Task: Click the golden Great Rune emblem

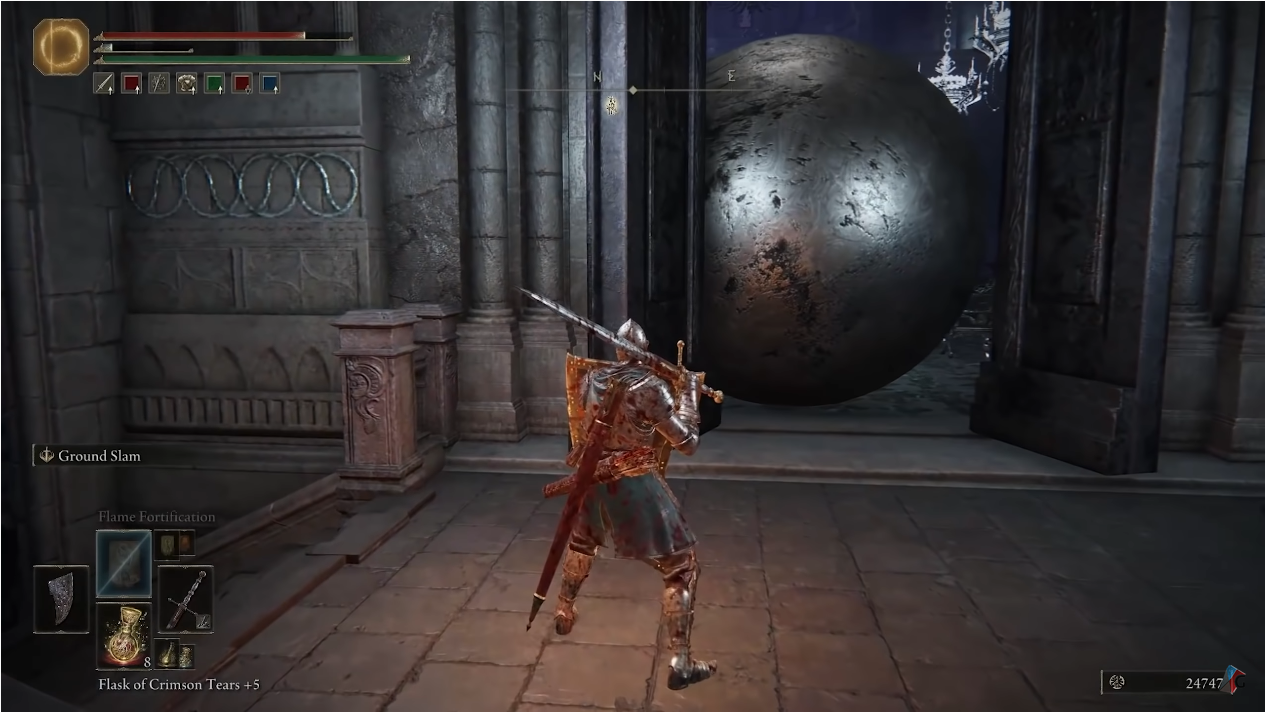Action: point(61,47)
